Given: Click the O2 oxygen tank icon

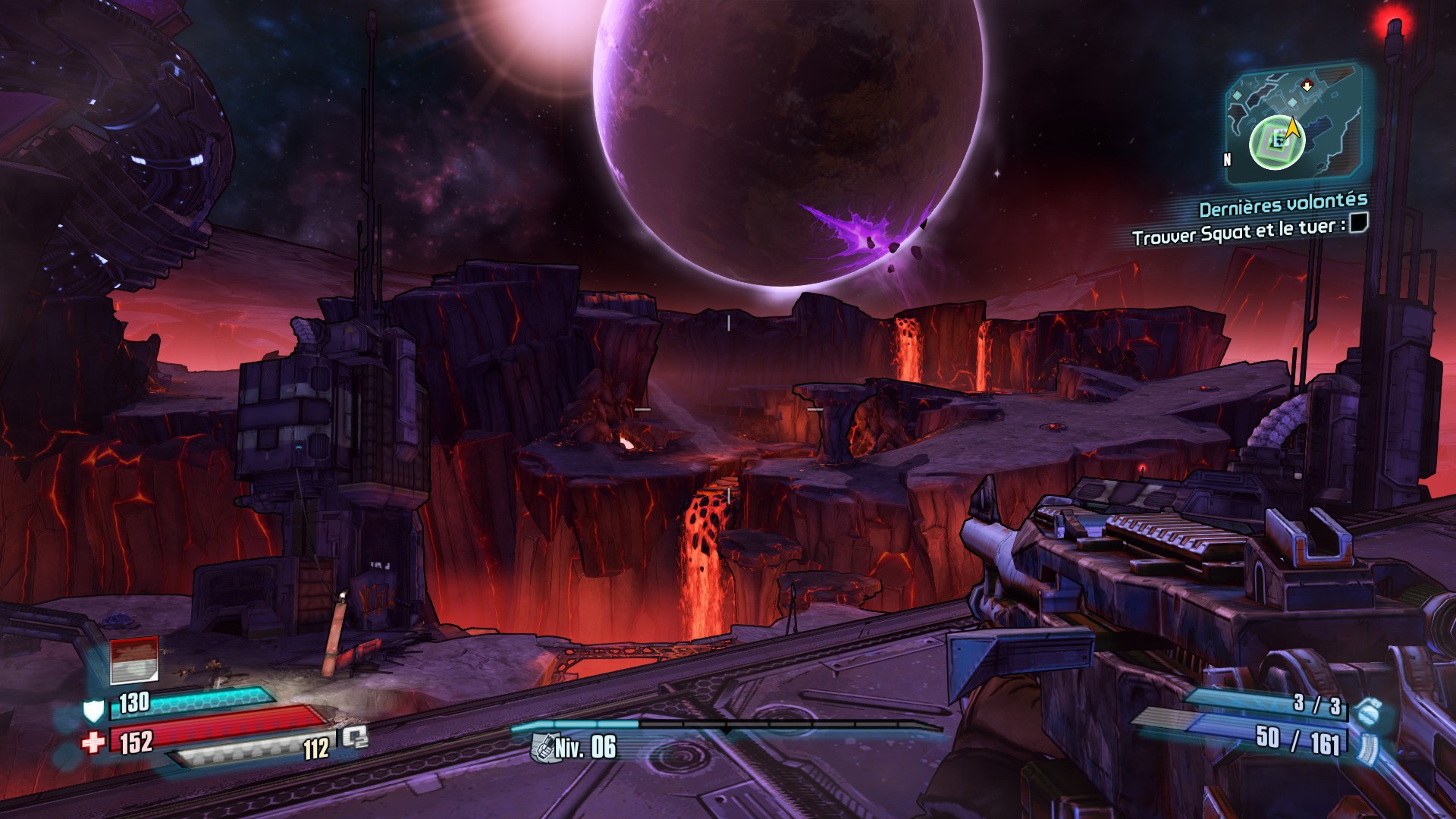Looking at the screenshot, I should 354,737.
